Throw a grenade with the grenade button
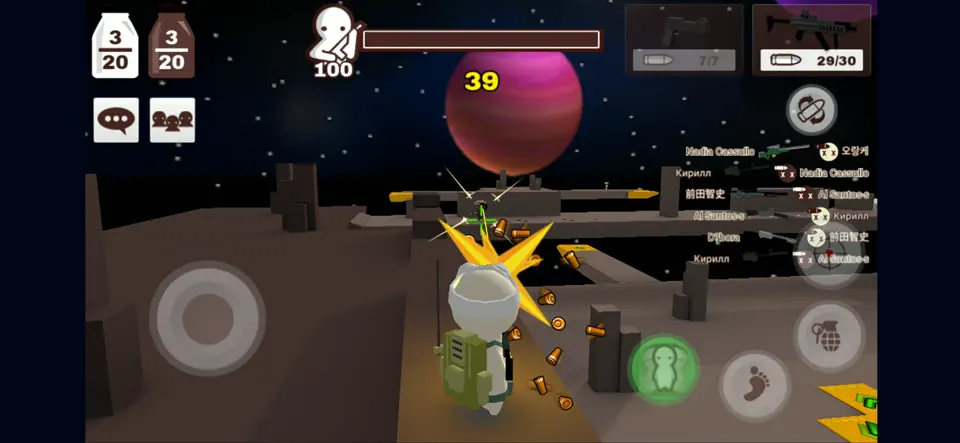 pos(829,337)
